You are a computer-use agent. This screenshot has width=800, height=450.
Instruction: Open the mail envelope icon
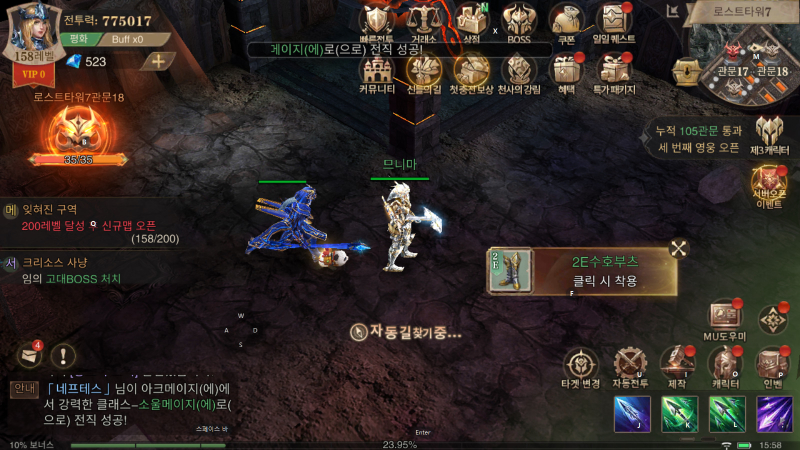click(28, 355)
